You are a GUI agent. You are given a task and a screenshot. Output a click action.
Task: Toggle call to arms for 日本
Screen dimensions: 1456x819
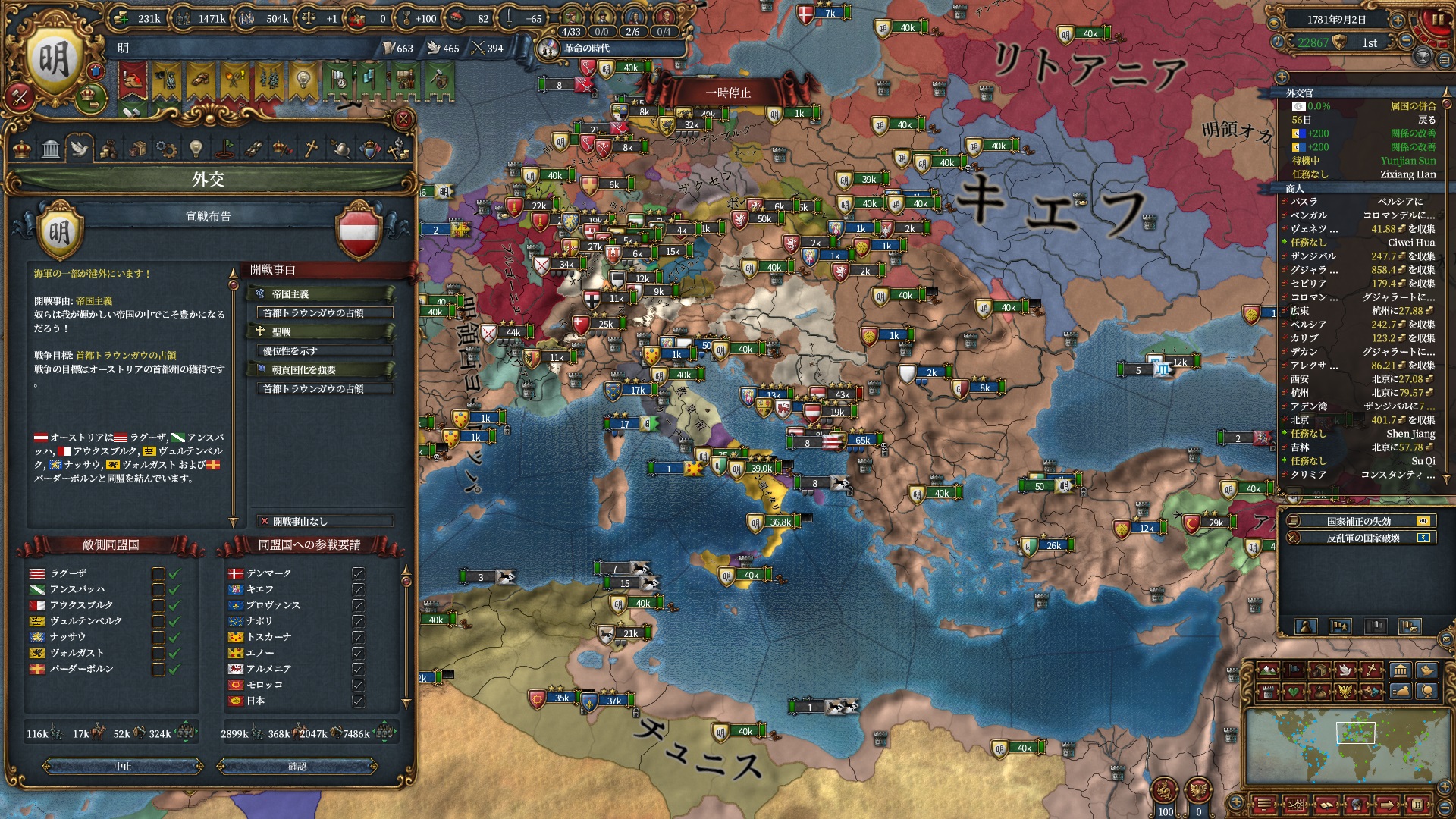click(359, 701)
